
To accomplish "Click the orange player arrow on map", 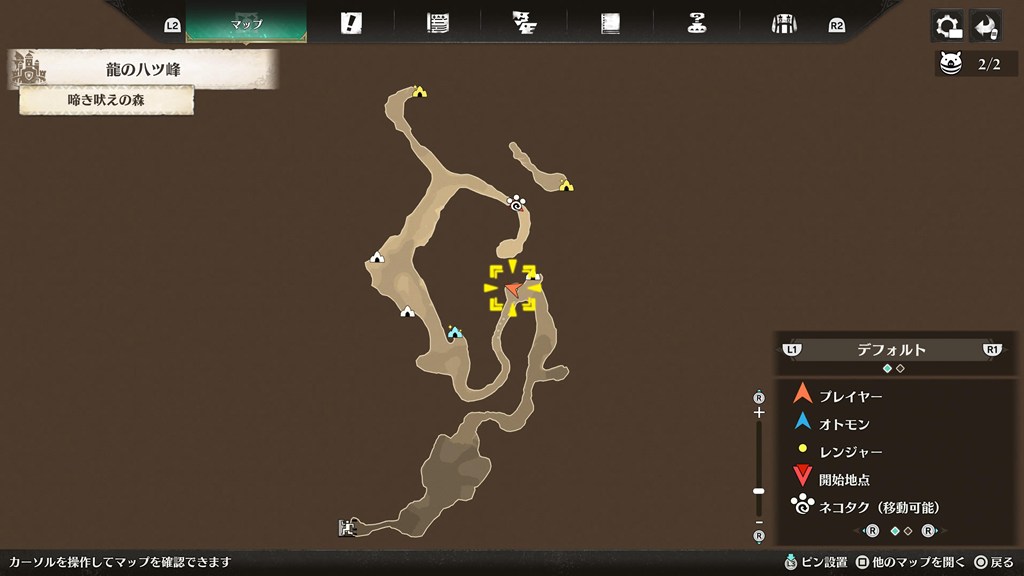I will click(x=513, y=289).
